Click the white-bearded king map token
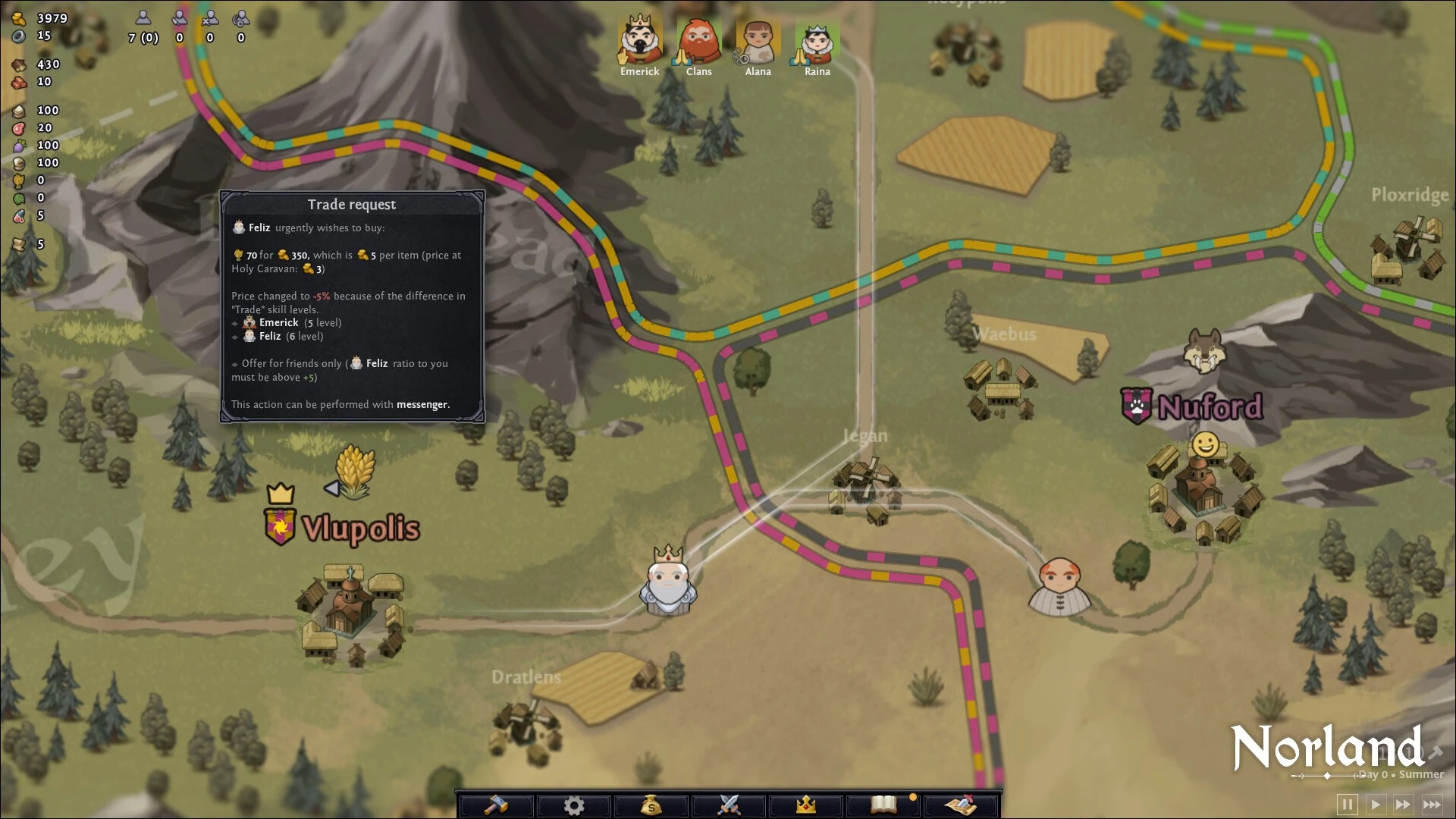Screen dimensions: 1456x819 [x=668, y=580]
